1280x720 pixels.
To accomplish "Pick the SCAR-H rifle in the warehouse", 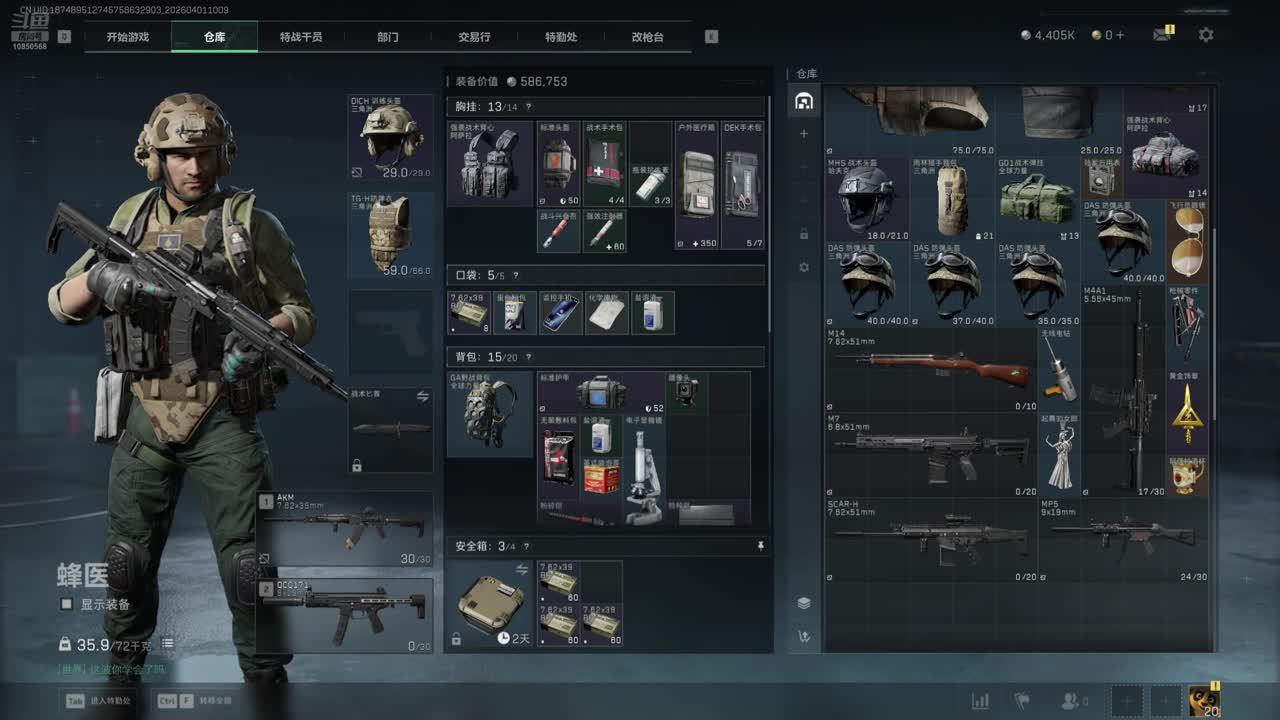I will pos(930,541).
